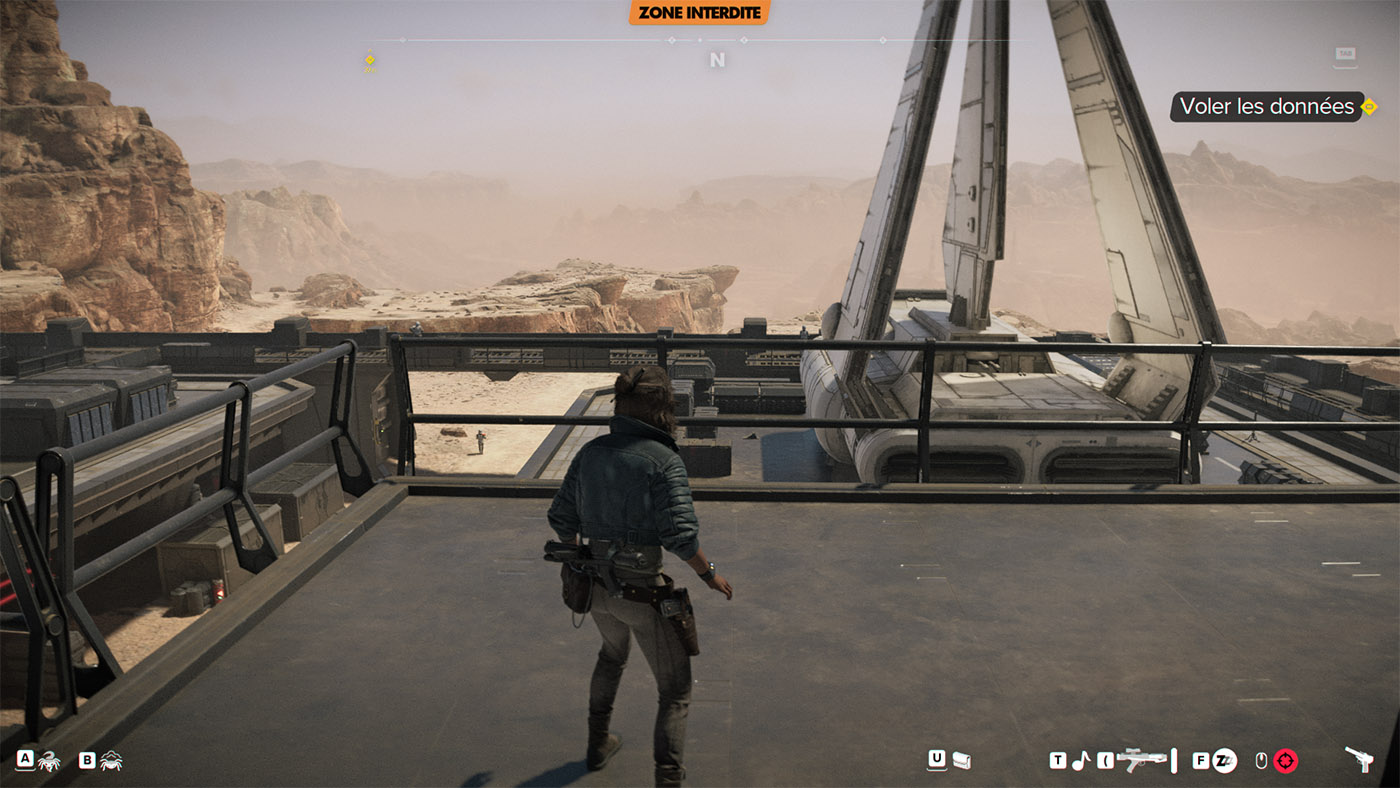Click the compass bar track at top
1400x788 pixels.
pyautogui.click(x=700, y=41)
